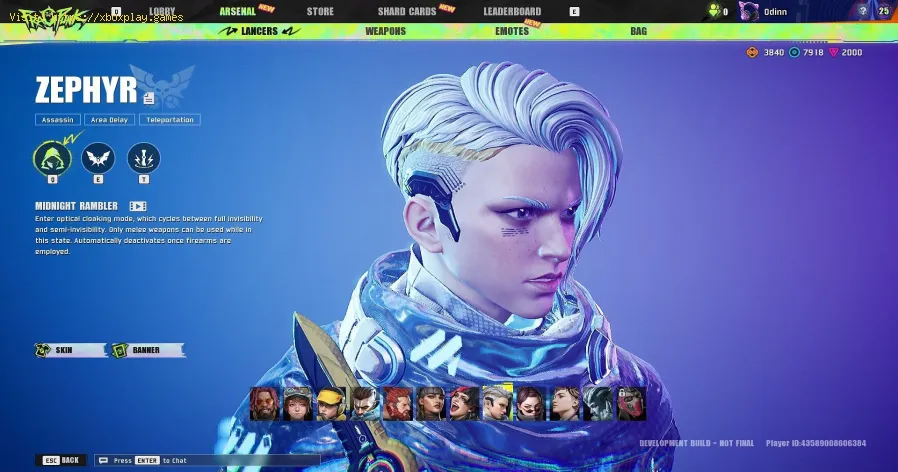Show the third ability with lightning bolts
This screenshot has height=472, width=898.
[x=144, y=157]
